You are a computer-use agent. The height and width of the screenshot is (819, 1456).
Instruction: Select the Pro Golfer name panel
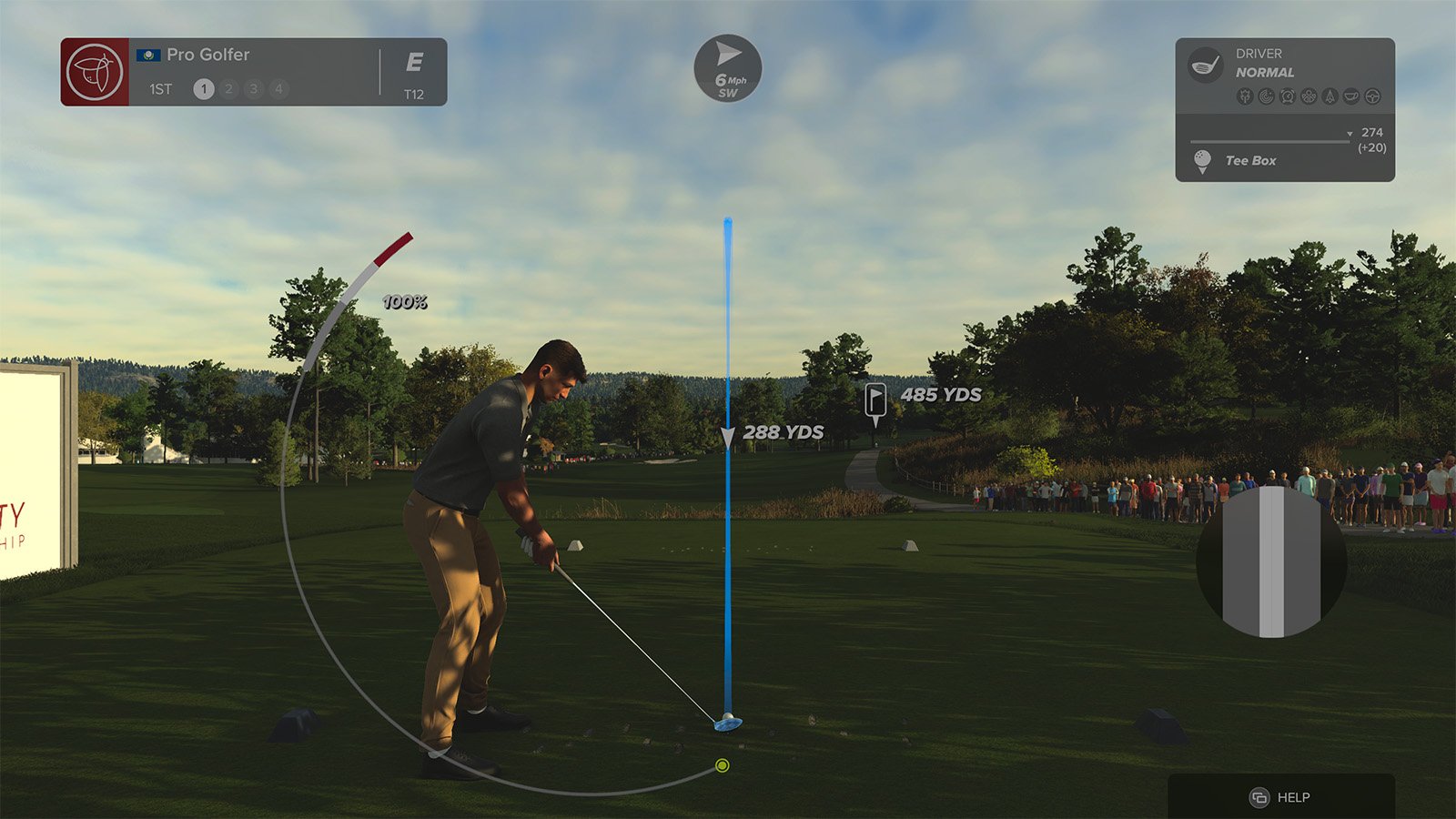207,55
